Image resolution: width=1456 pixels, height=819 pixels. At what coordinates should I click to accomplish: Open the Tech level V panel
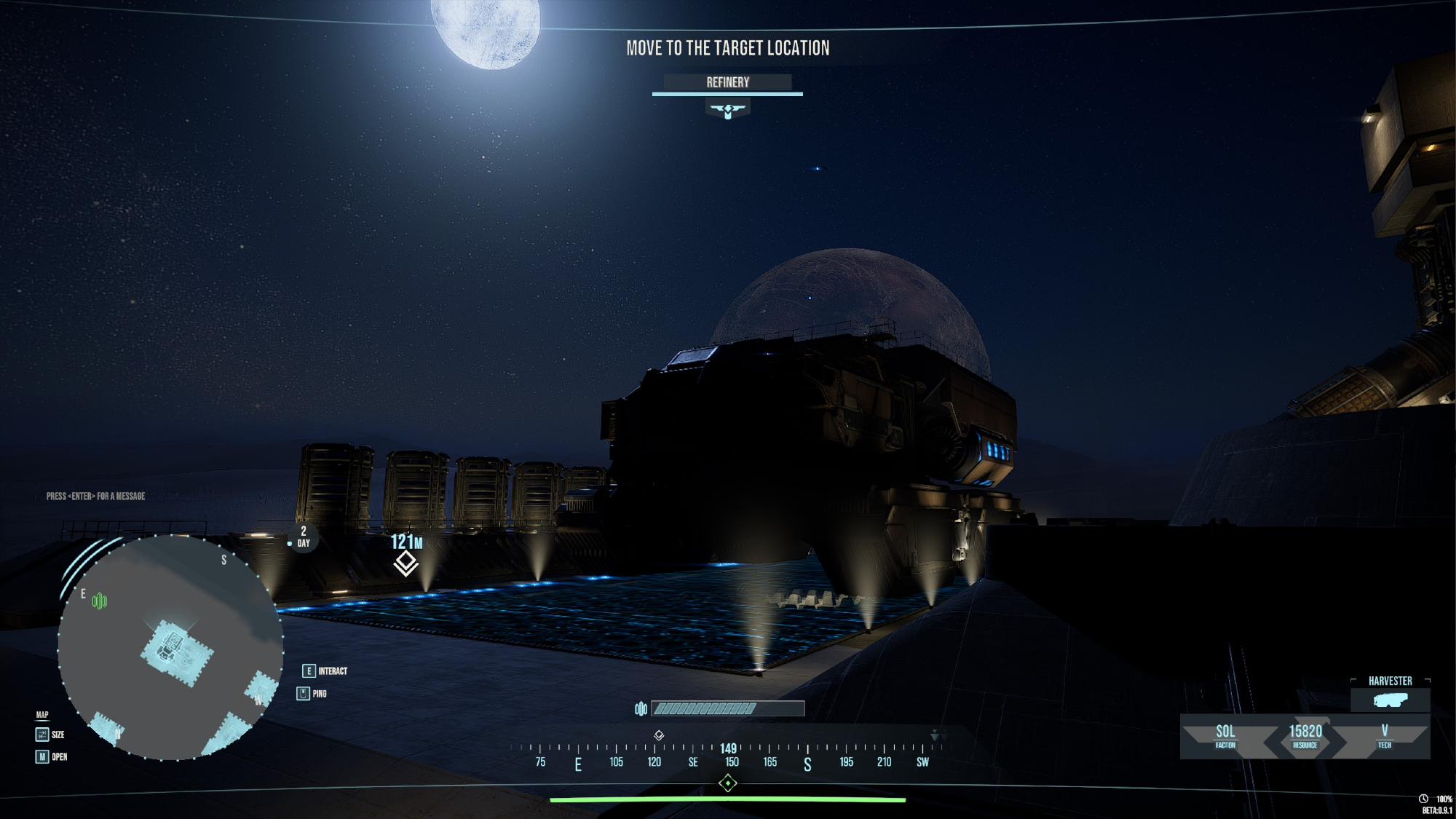[1384, 735]
